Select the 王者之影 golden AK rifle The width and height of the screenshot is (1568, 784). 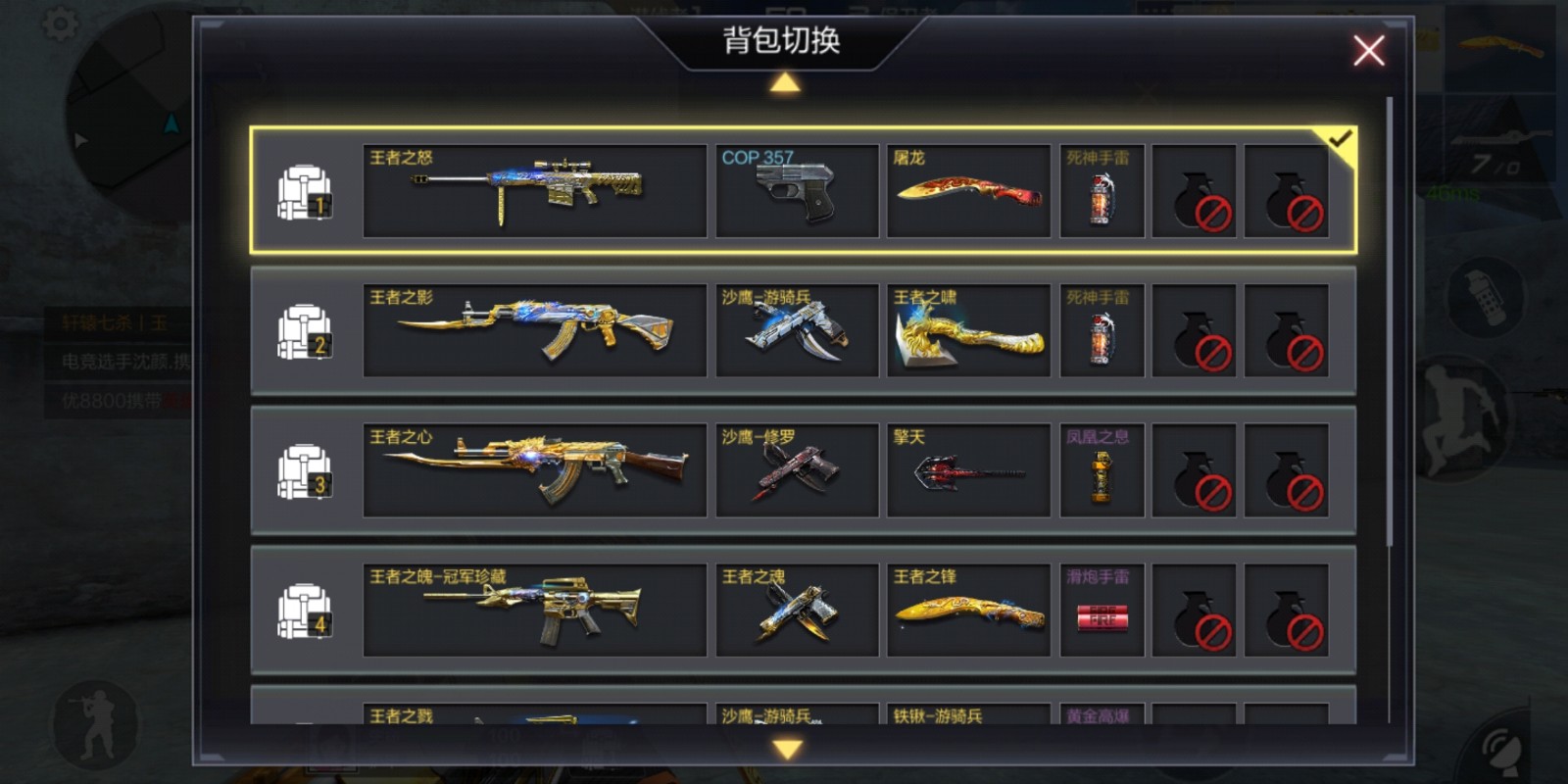[534, 331]
